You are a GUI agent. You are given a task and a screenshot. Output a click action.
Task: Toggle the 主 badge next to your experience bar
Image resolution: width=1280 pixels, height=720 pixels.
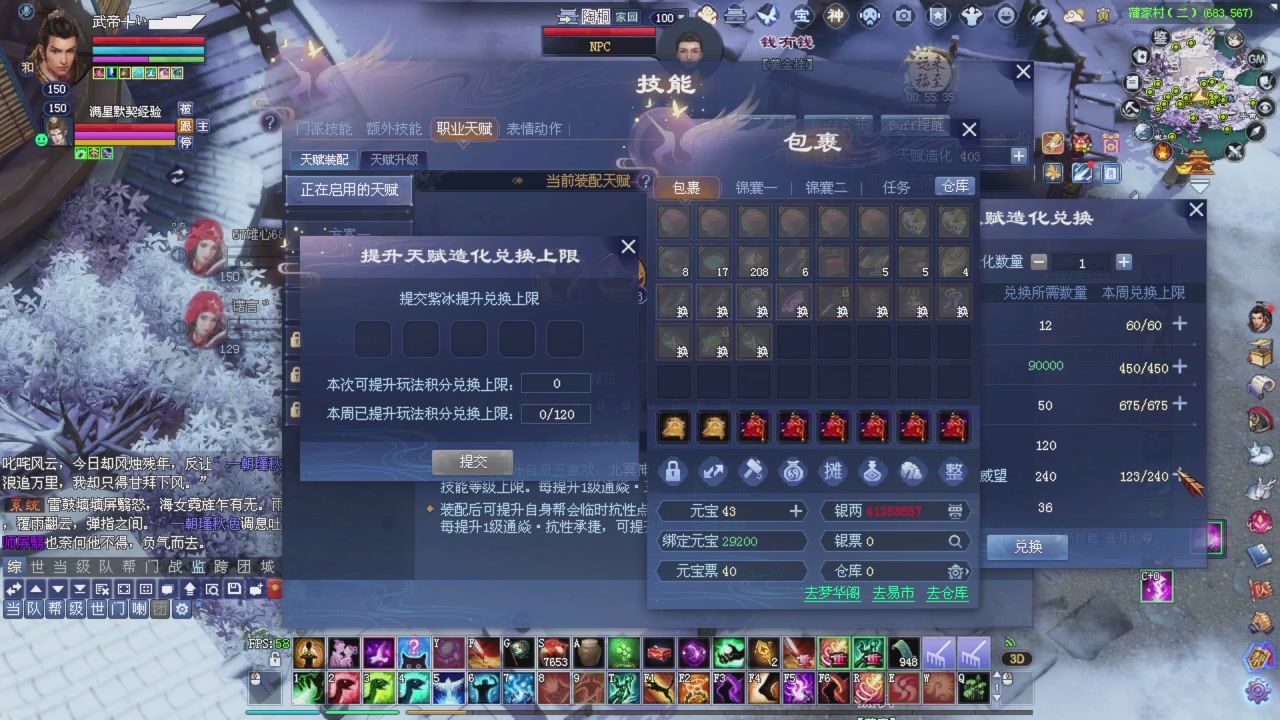[x=204, y=126]
